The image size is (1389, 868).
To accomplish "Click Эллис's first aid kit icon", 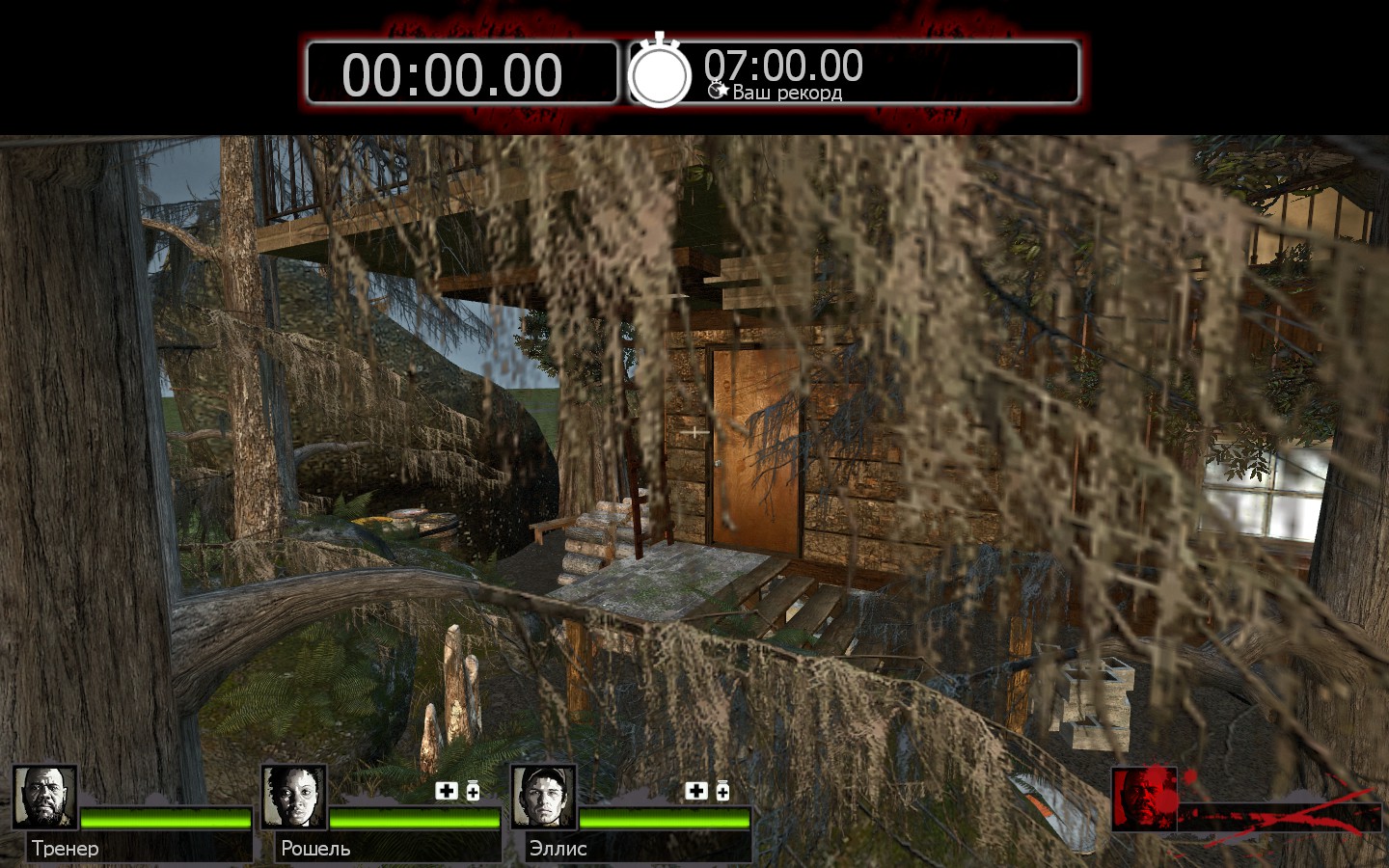I will (x=695, y=791).
